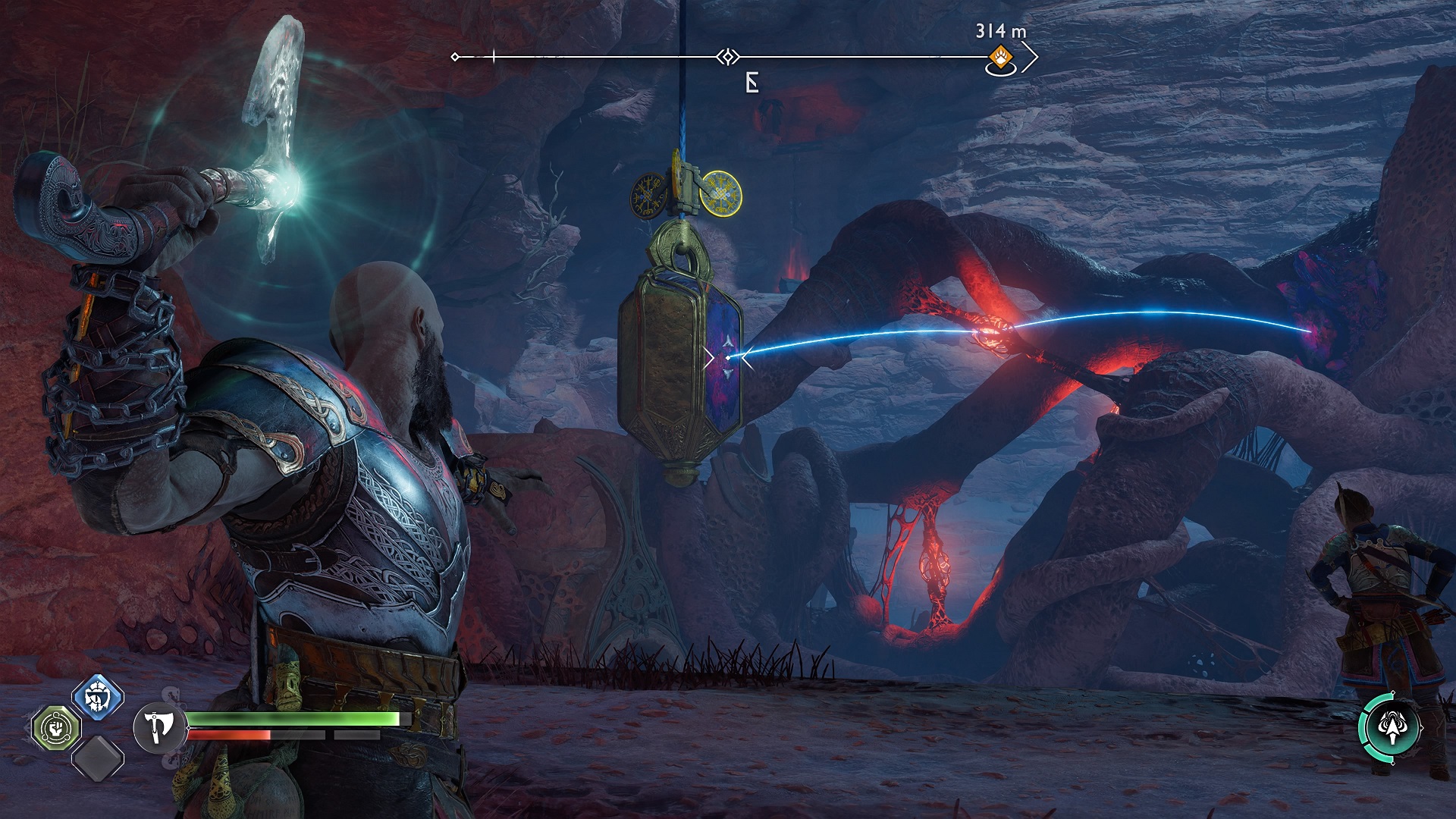Trigger the companion arrow ability icon

(x=1390, y=728)
